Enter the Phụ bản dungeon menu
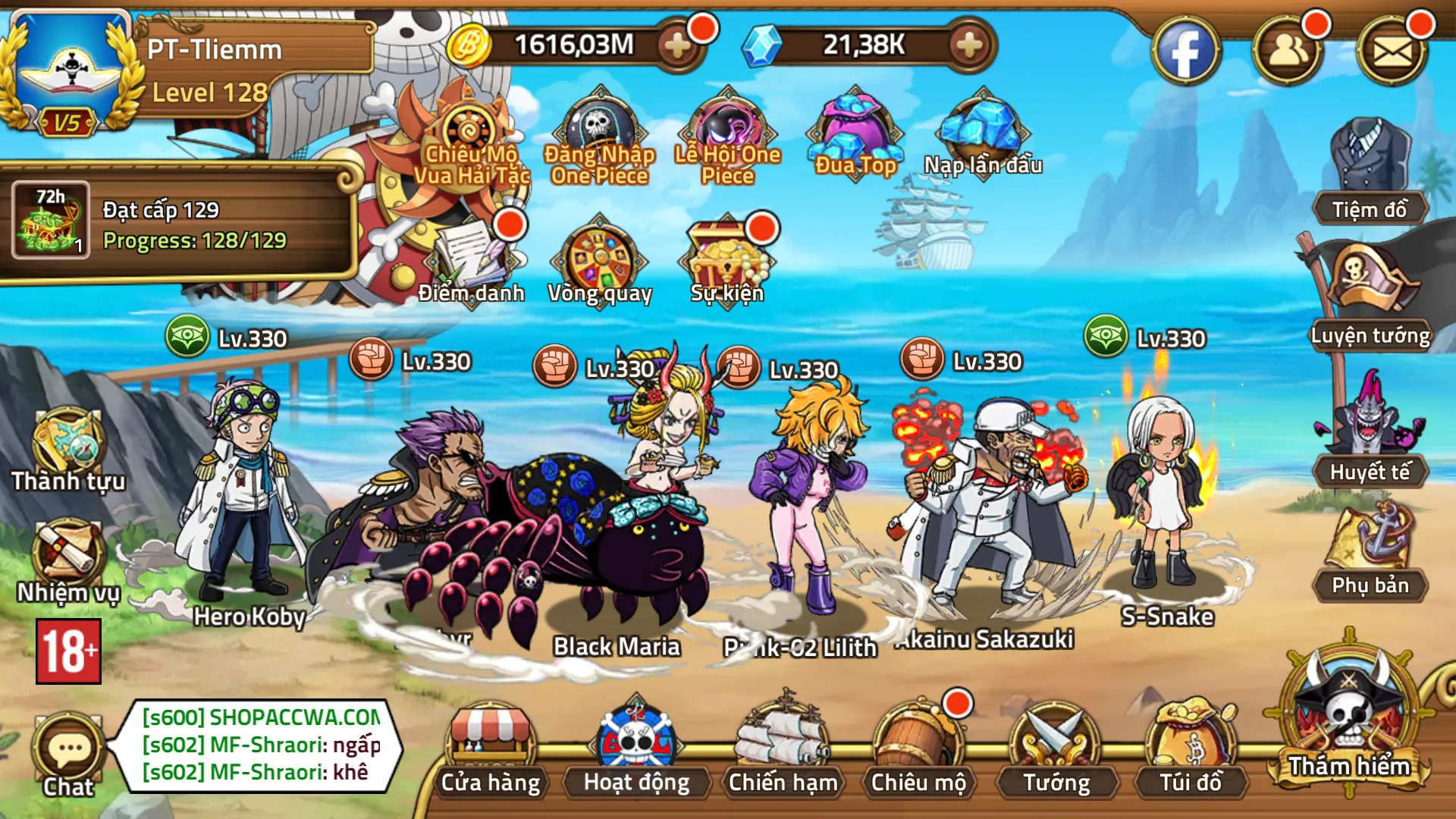Viewport: 1456px width, 819px height. coord(1370,554)
